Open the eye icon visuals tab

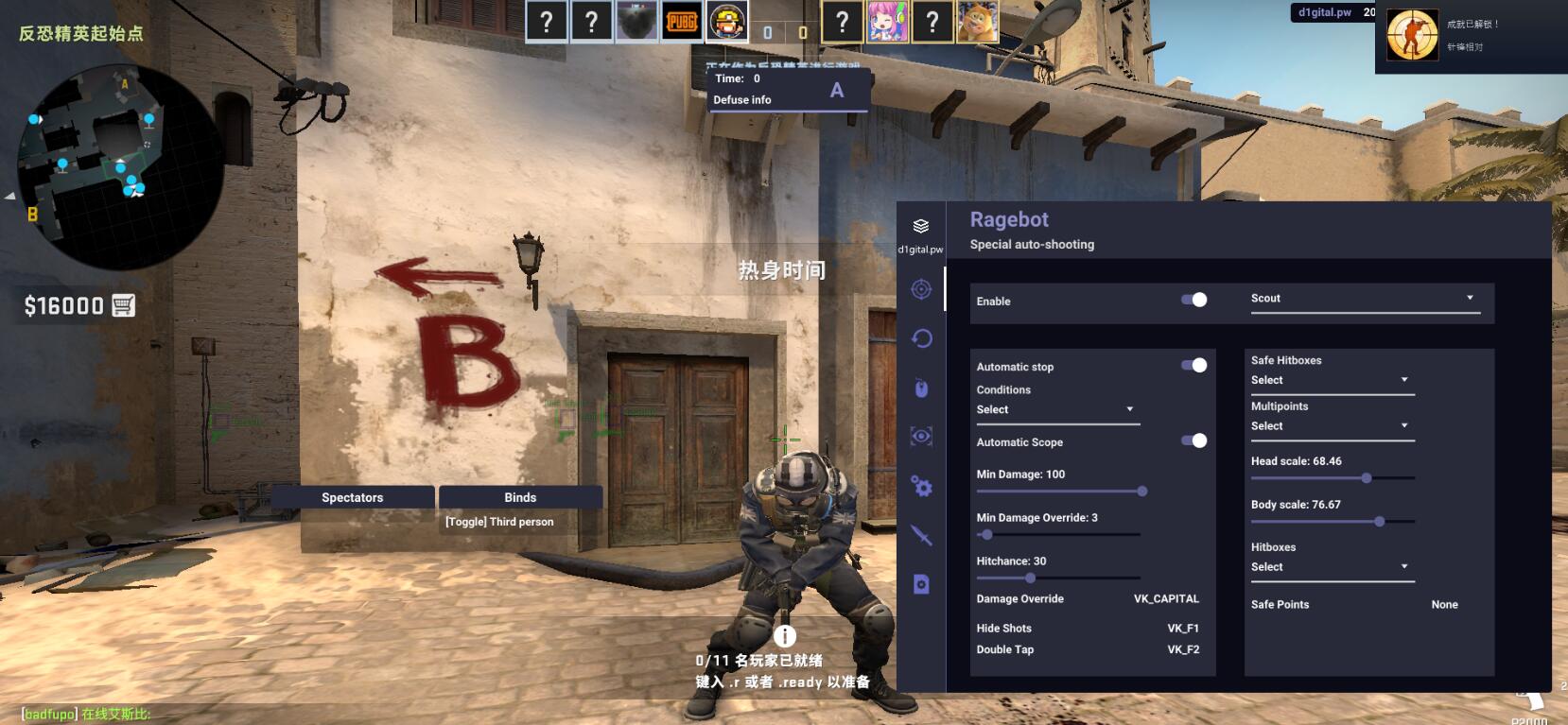coord(921,436)
